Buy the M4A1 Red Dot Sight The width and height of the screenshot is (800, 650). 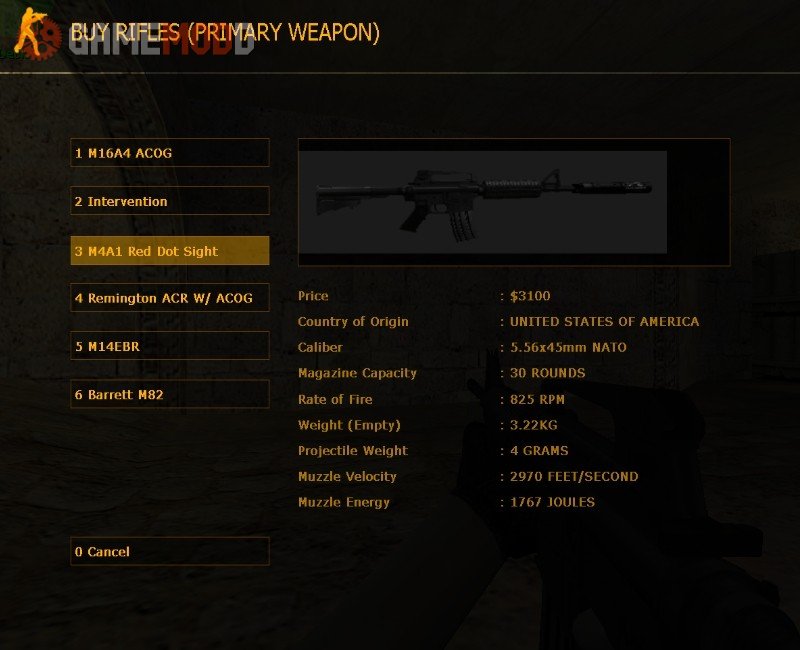(170, 251)
